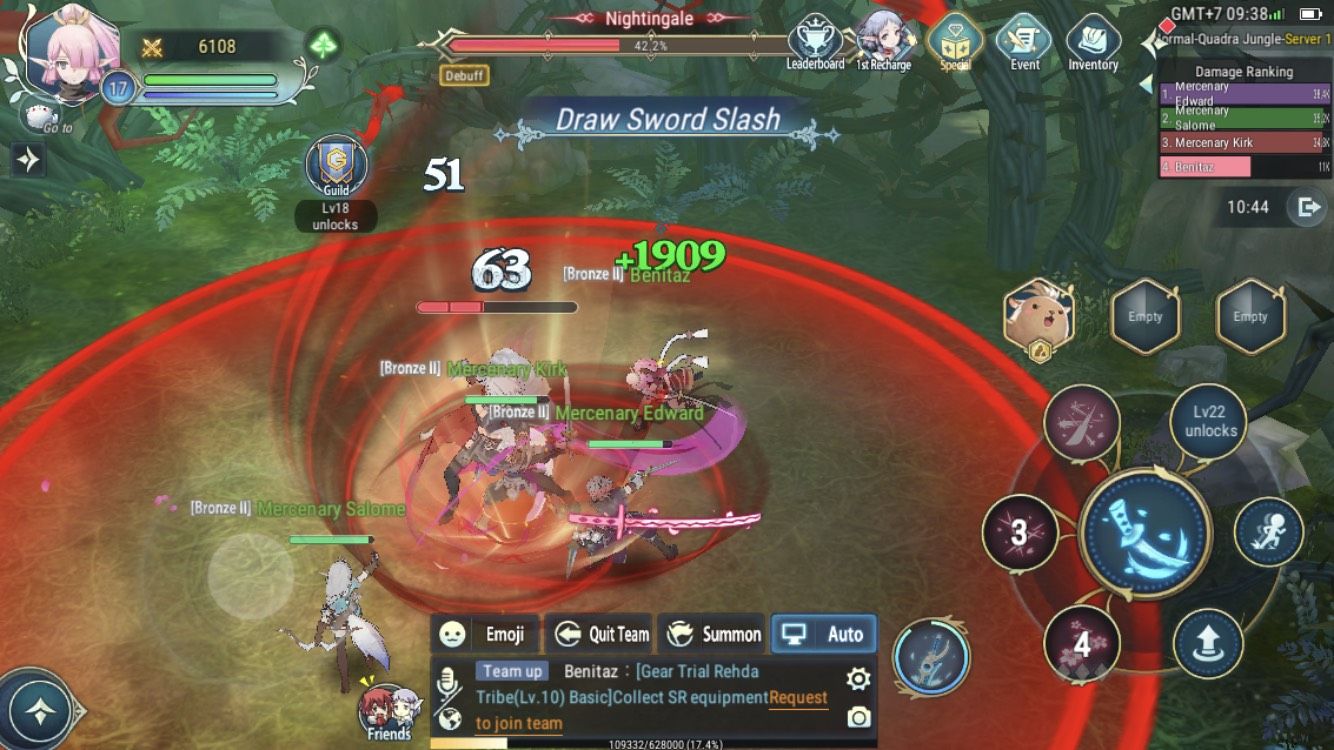Open the Friends list
The height and width of the screenshot is (750, 1334).
pyautogui.click(x=388, y=710)
